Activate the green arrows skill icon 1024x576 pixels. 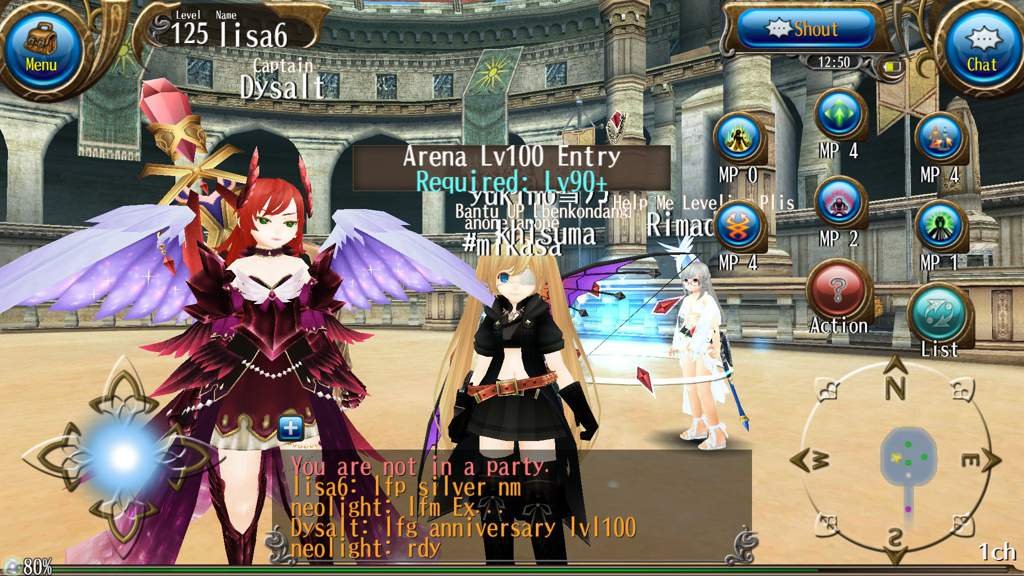tap(839, 116)
